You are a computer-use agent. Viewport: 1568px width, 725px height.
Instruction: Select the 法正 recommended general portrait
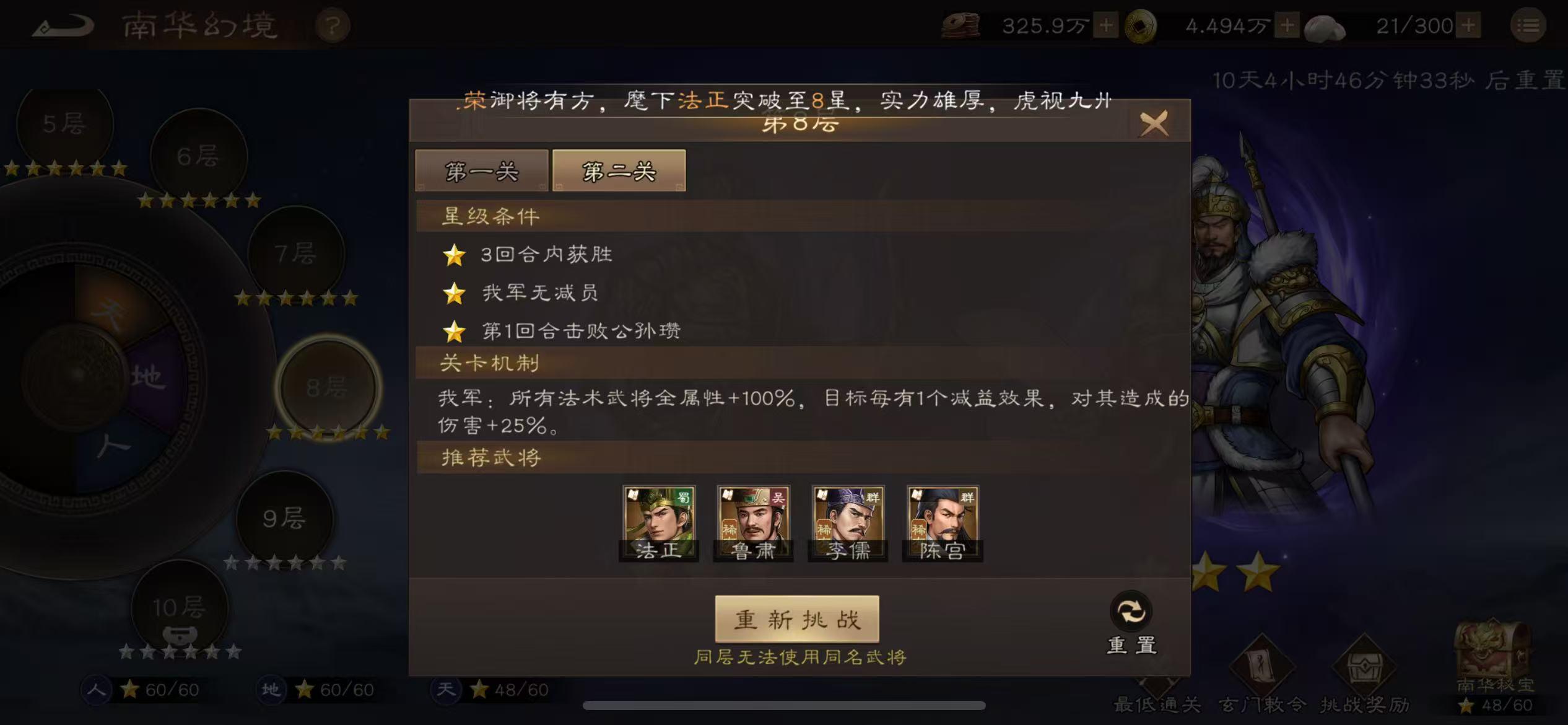click(659, 521)
